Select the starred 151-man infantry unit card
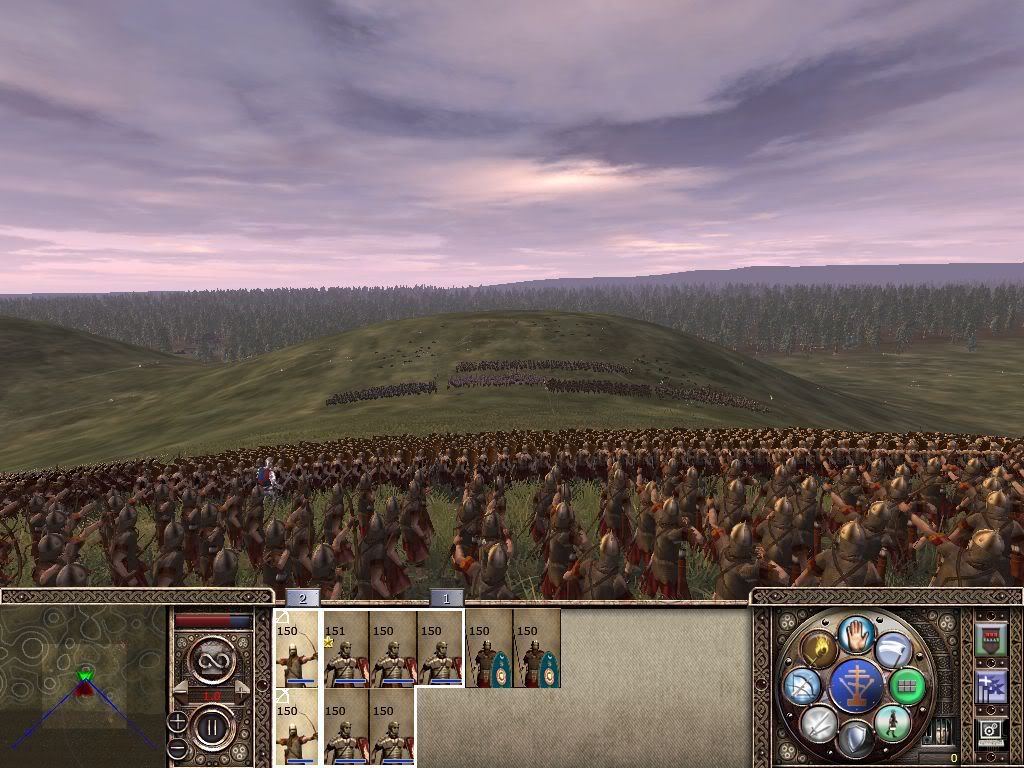This screenshot has height=768, width=1024. pyautogui.click(x=345, y=650)
